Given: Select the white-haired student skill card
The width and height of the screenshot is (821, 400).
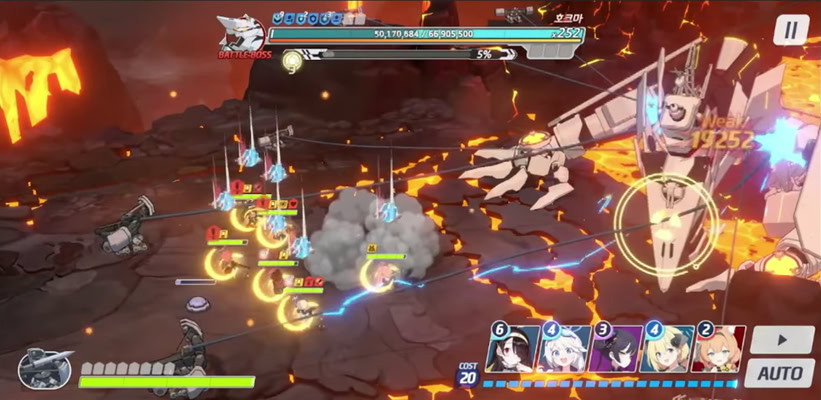Looking at the screenshot, I should (564, 349).
